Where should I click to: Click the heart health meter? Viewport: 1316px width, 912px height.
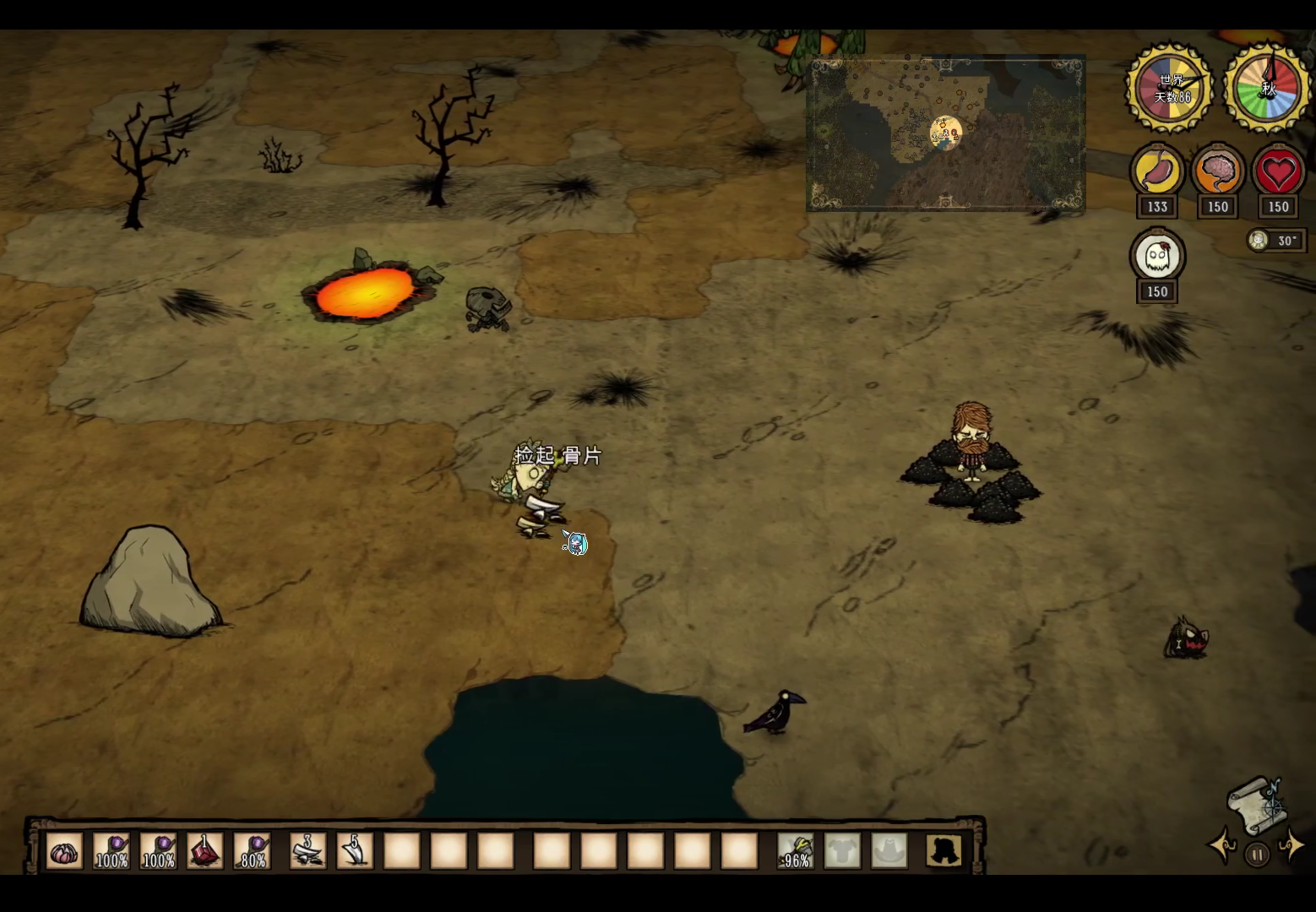(x=1278, y=172)
